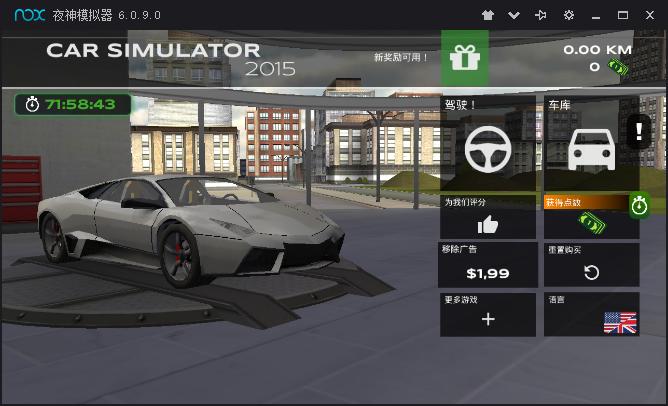668x406 pixels.
Task: Open the garage car button
Action: [x=591, y=150]
